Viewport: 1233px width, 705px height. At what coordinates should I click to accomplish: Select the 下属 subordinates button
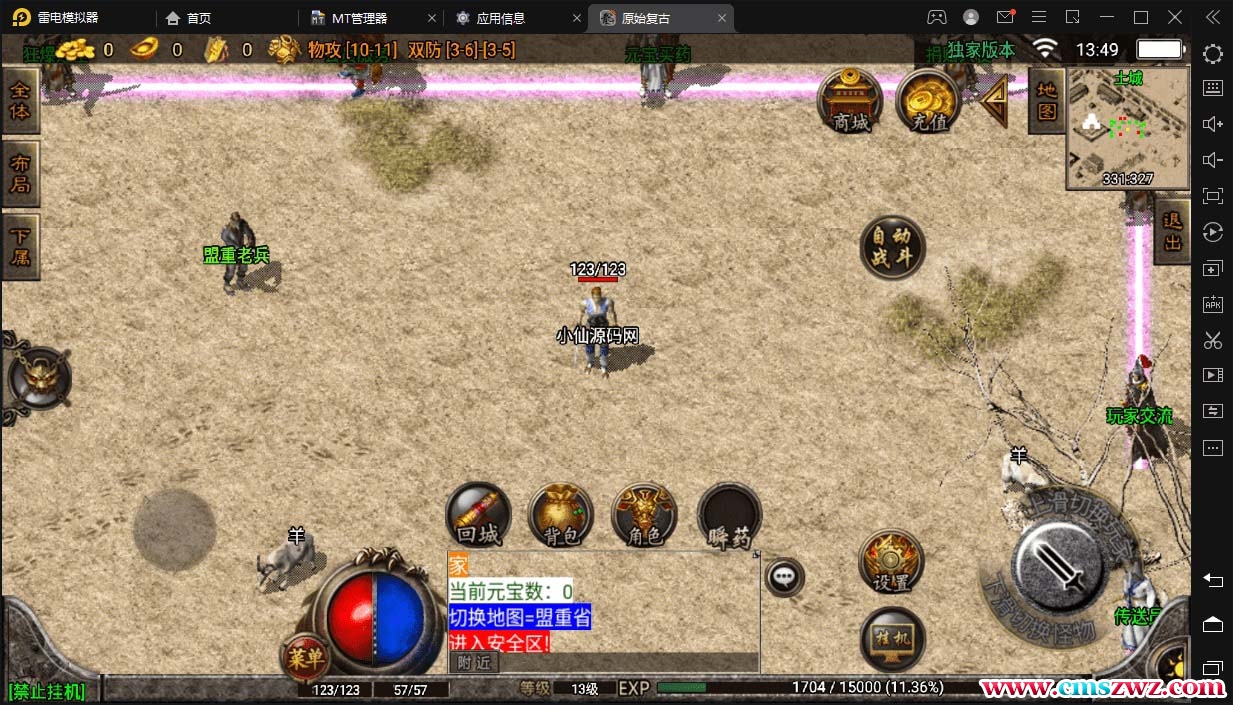pyautogui.click(x=20, y=246)
